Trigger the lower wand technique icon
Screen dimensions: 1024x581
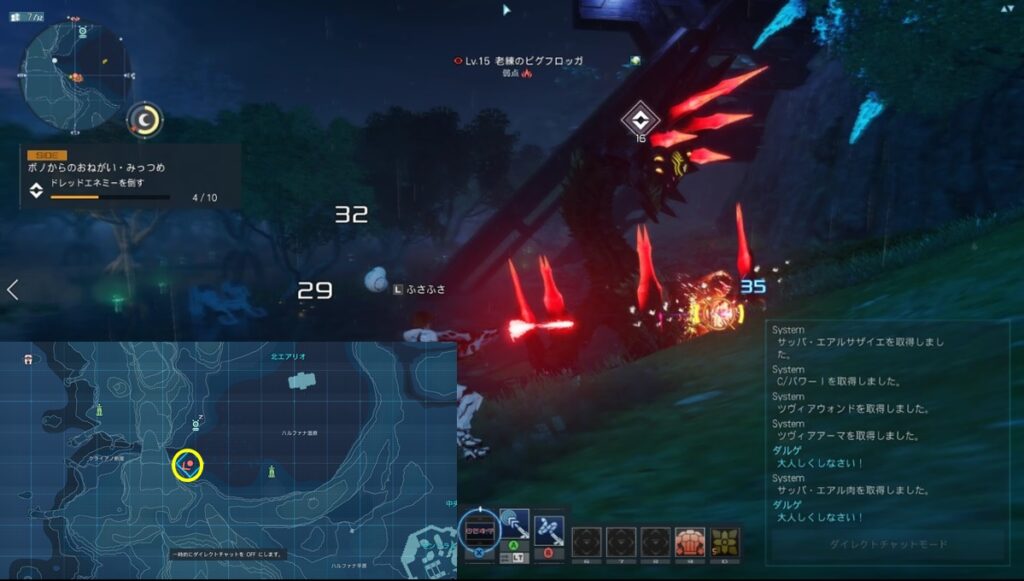(549, 527)
